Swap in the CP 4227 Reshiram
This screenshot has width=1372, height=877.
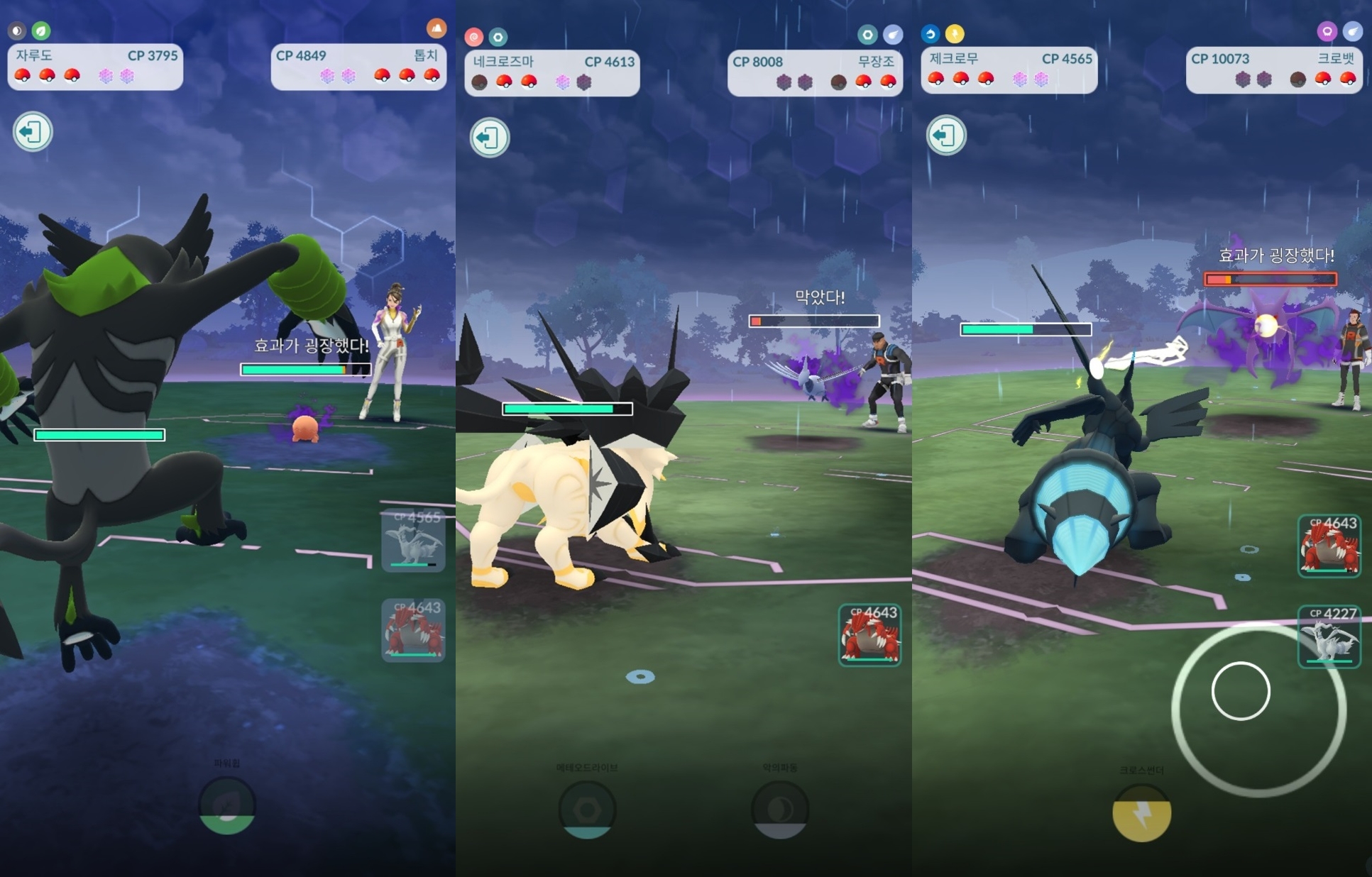pyautogui.click(x=1329, y=636)
